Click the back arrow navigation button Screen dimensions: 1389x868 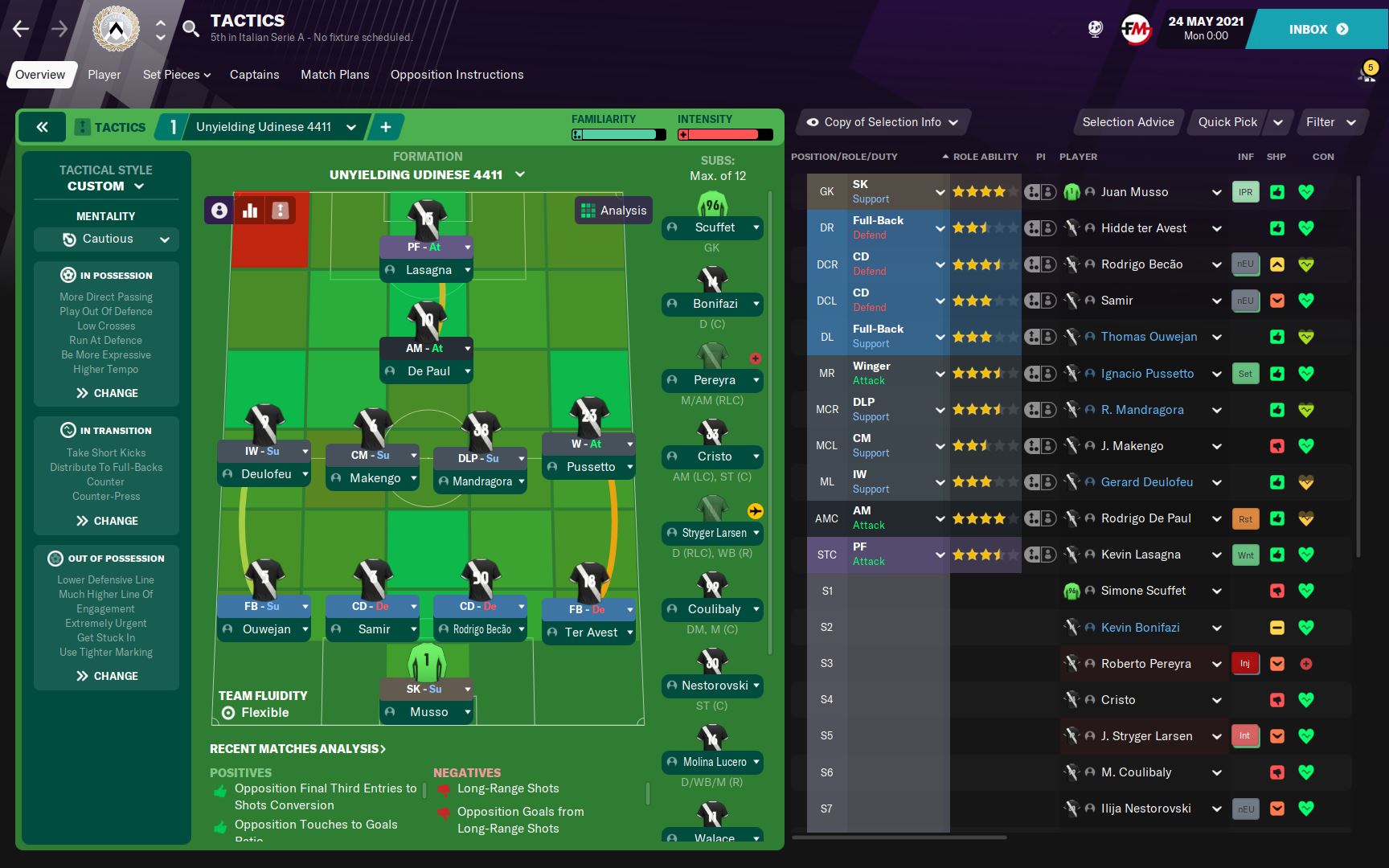(x=21, y=30)
